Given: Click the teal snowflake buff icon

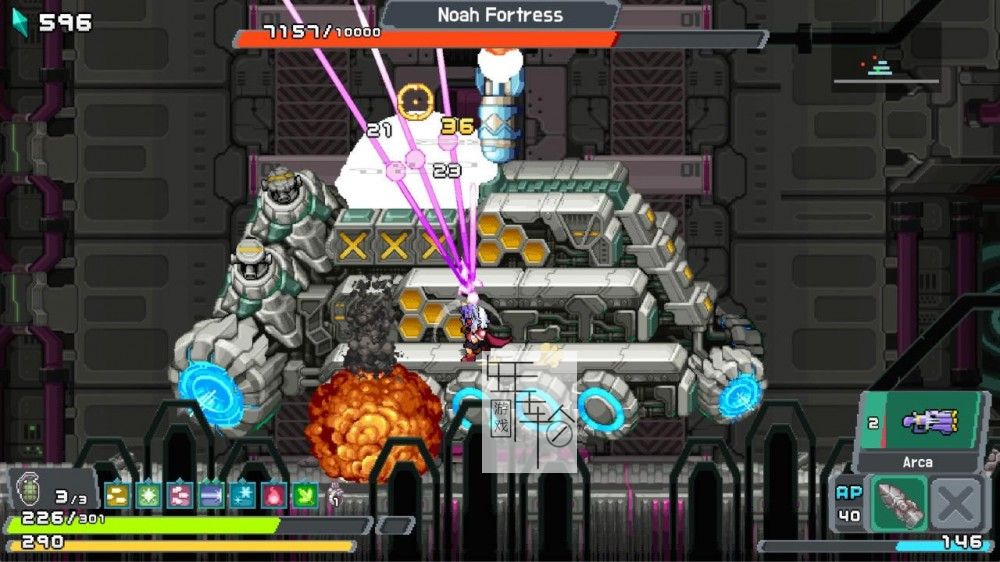Looking at the screenshot, I should tap(242, 494).
